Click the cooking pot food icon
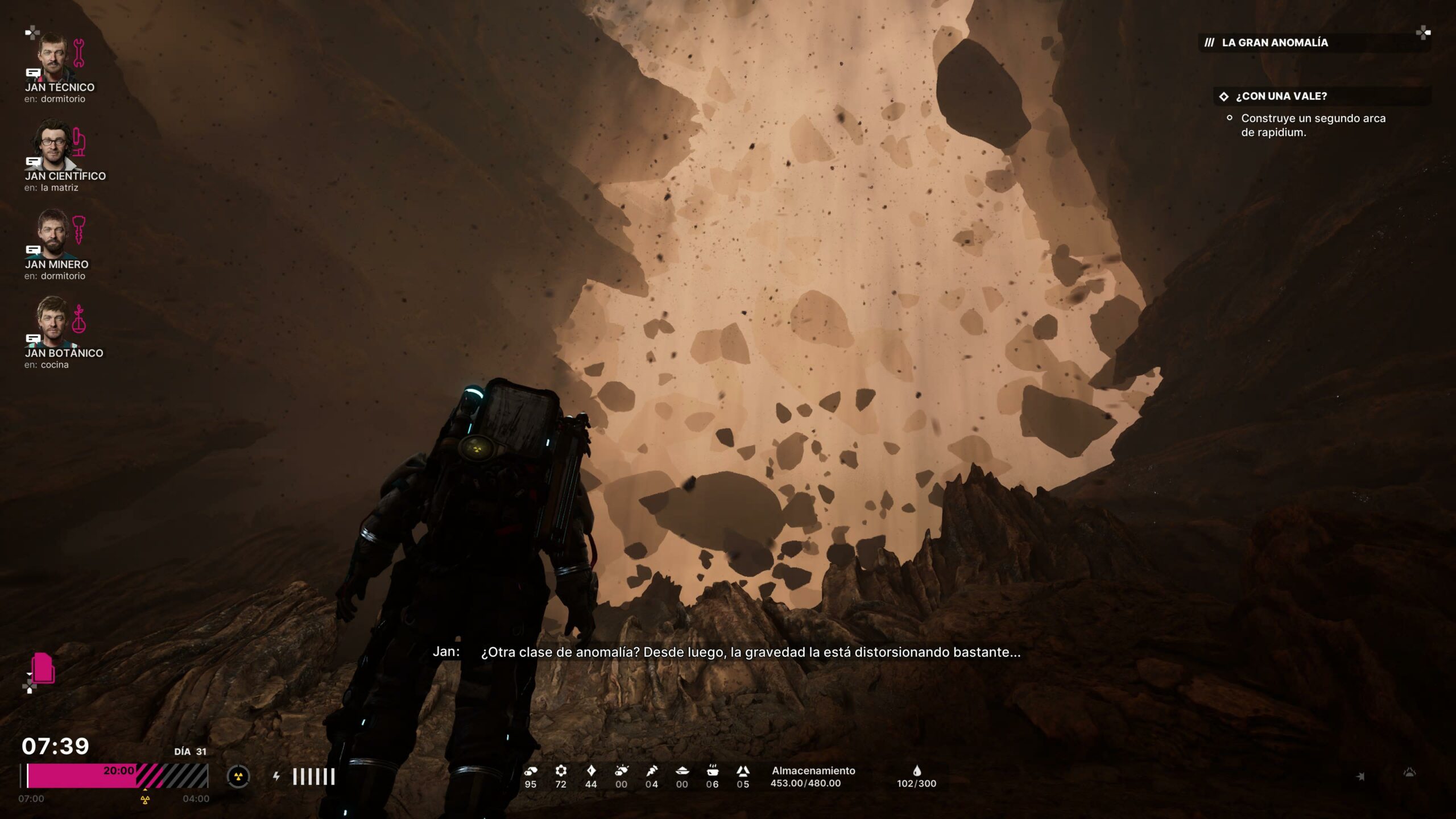This screenshot has width=1456, height=819. tap(712, 771)
